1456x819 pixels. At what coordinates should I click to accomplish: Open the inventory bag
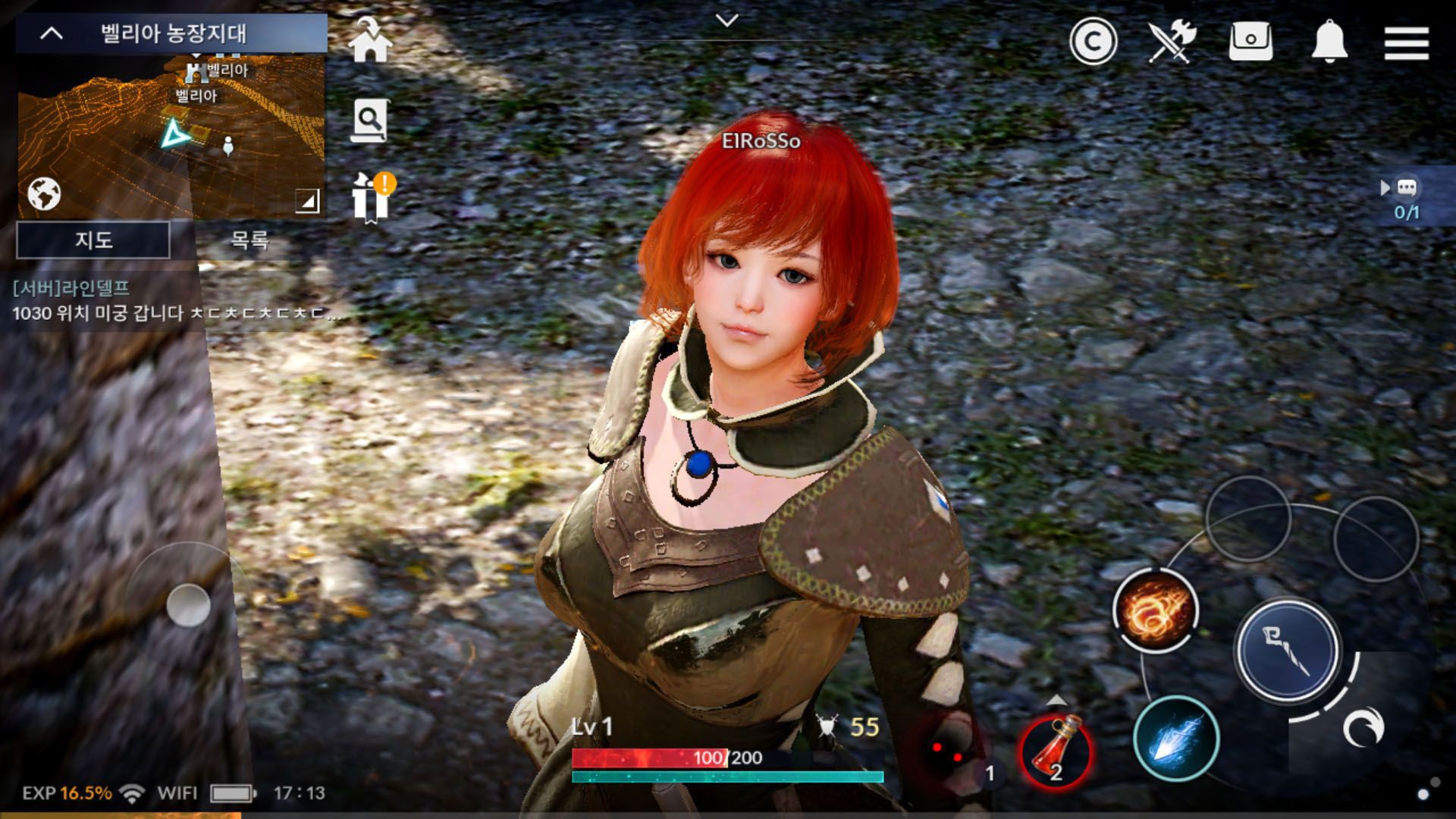point(1250,41)
